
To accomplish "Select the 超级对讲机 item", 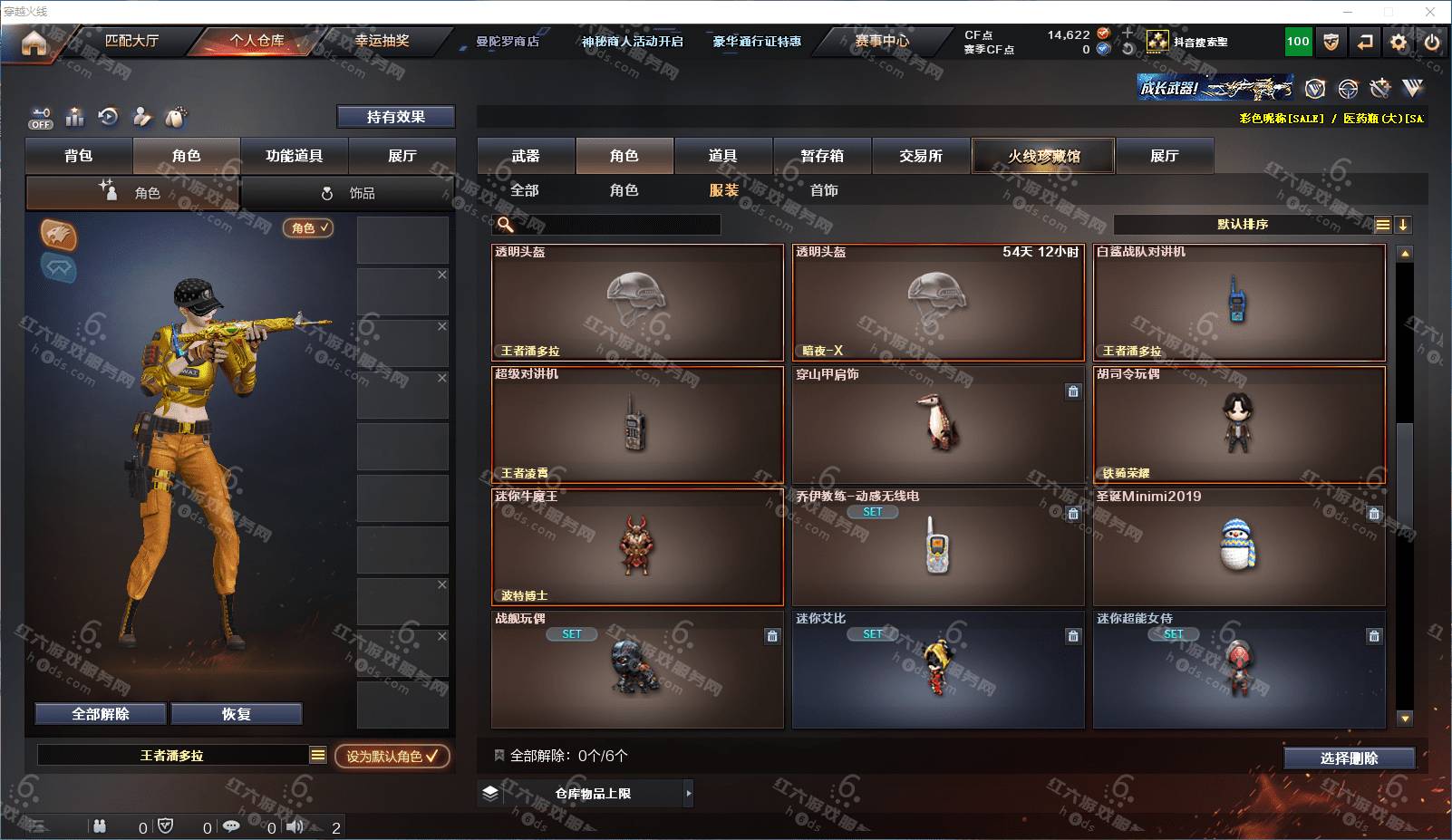I will 637,424.
